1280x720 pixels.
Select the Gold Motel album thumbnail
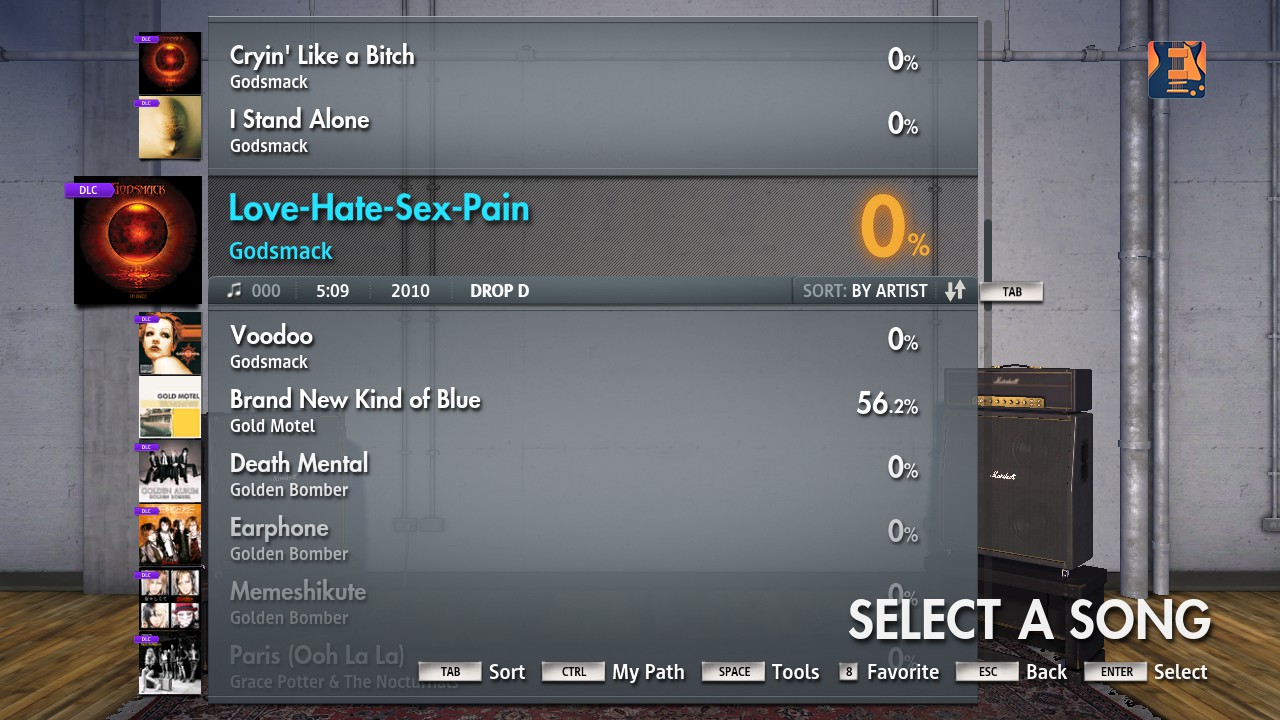click(169, 408)
